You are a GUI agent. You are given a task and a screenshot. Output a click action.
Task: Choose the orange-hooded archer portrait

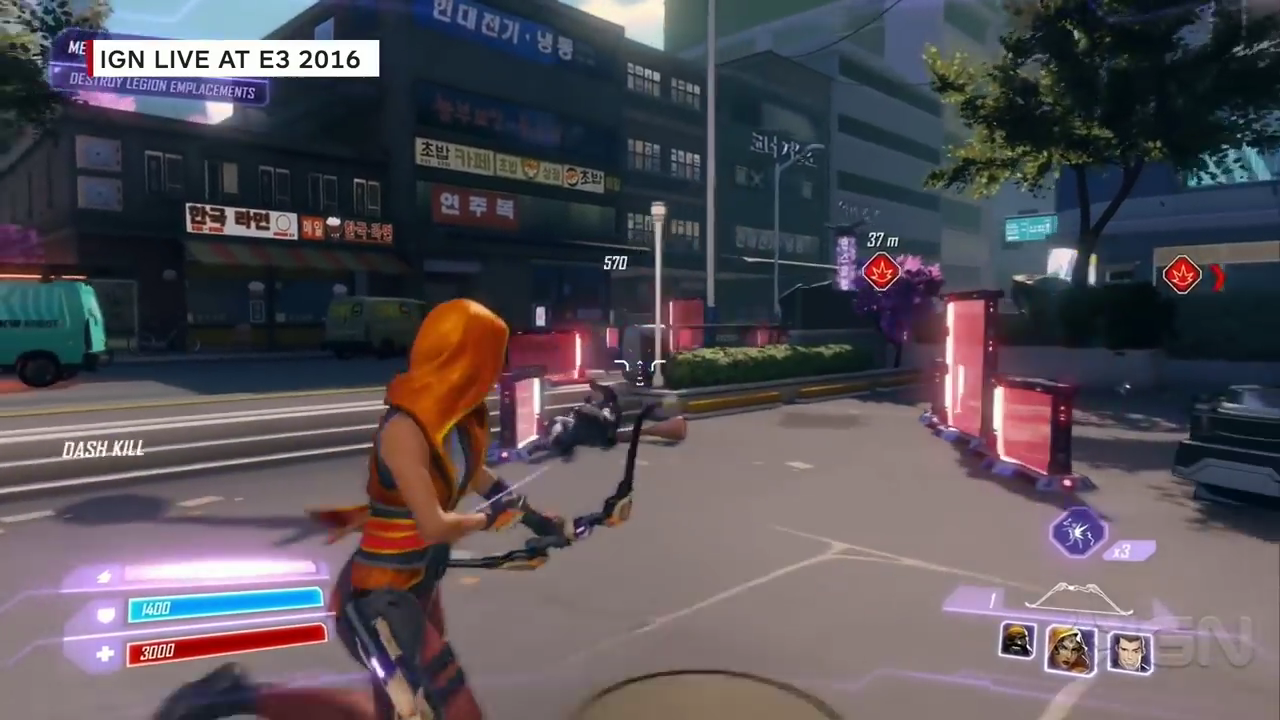1070,649
